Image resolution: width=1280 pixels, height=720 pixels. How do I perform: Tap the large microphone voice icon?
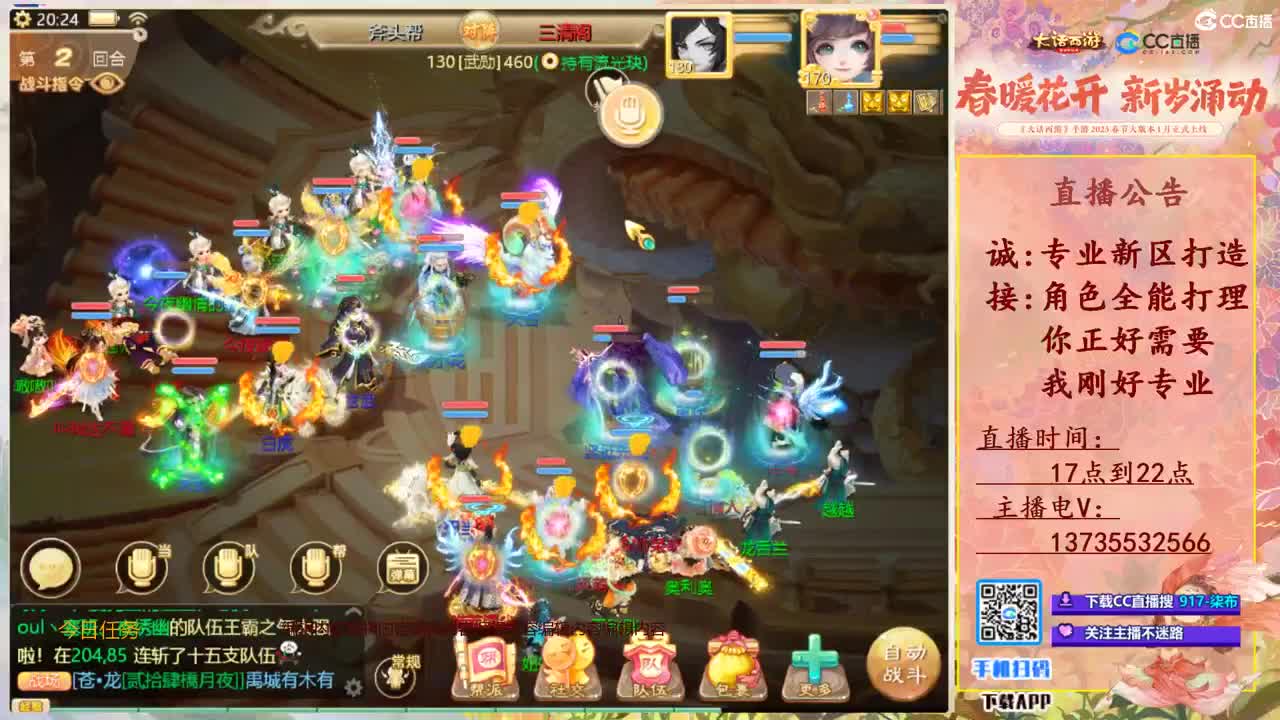(x=630, y=113)
